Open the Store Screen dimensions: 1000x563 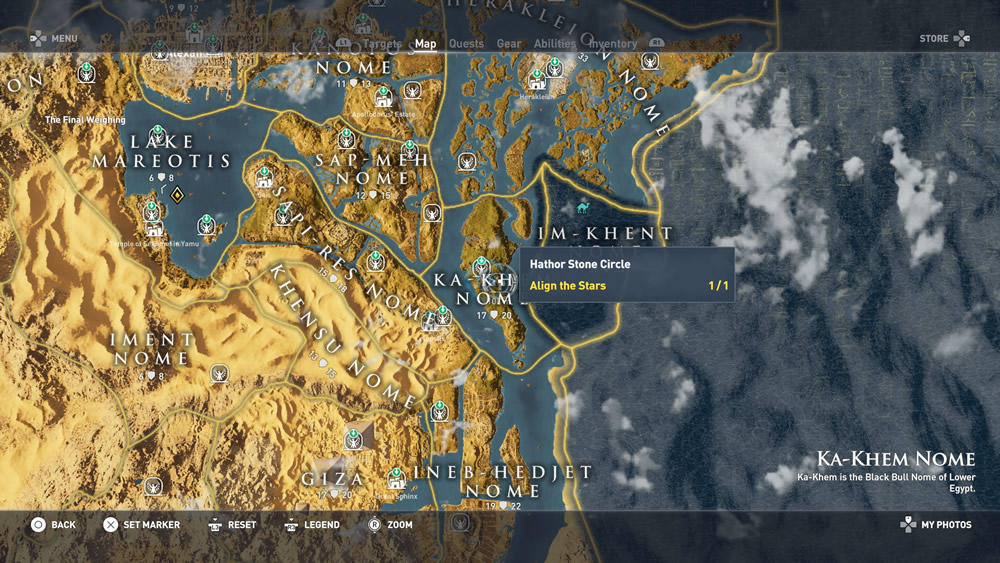[944, 39]
